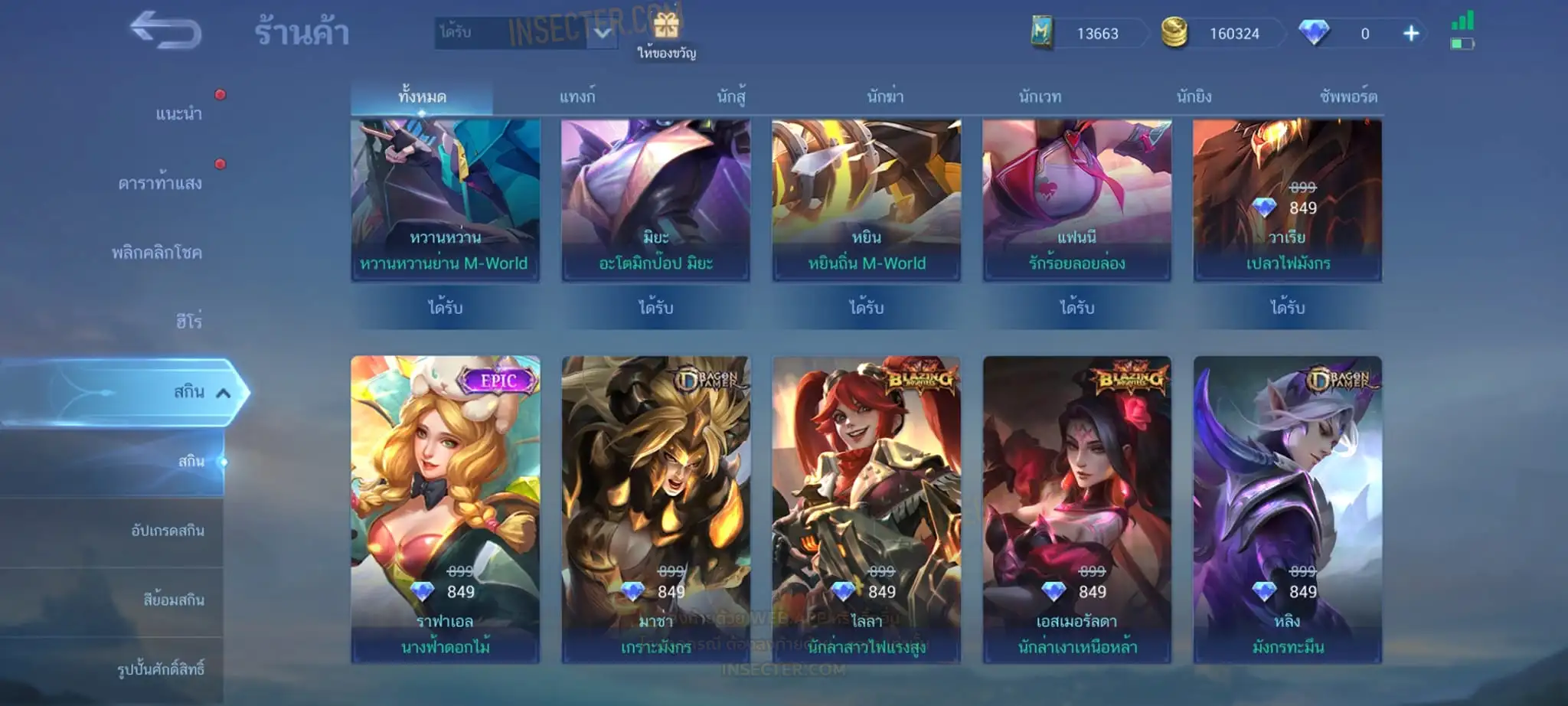Choose the นักยิง tab
Viewport: 1568px width, 706px height.
(1194, 97)
